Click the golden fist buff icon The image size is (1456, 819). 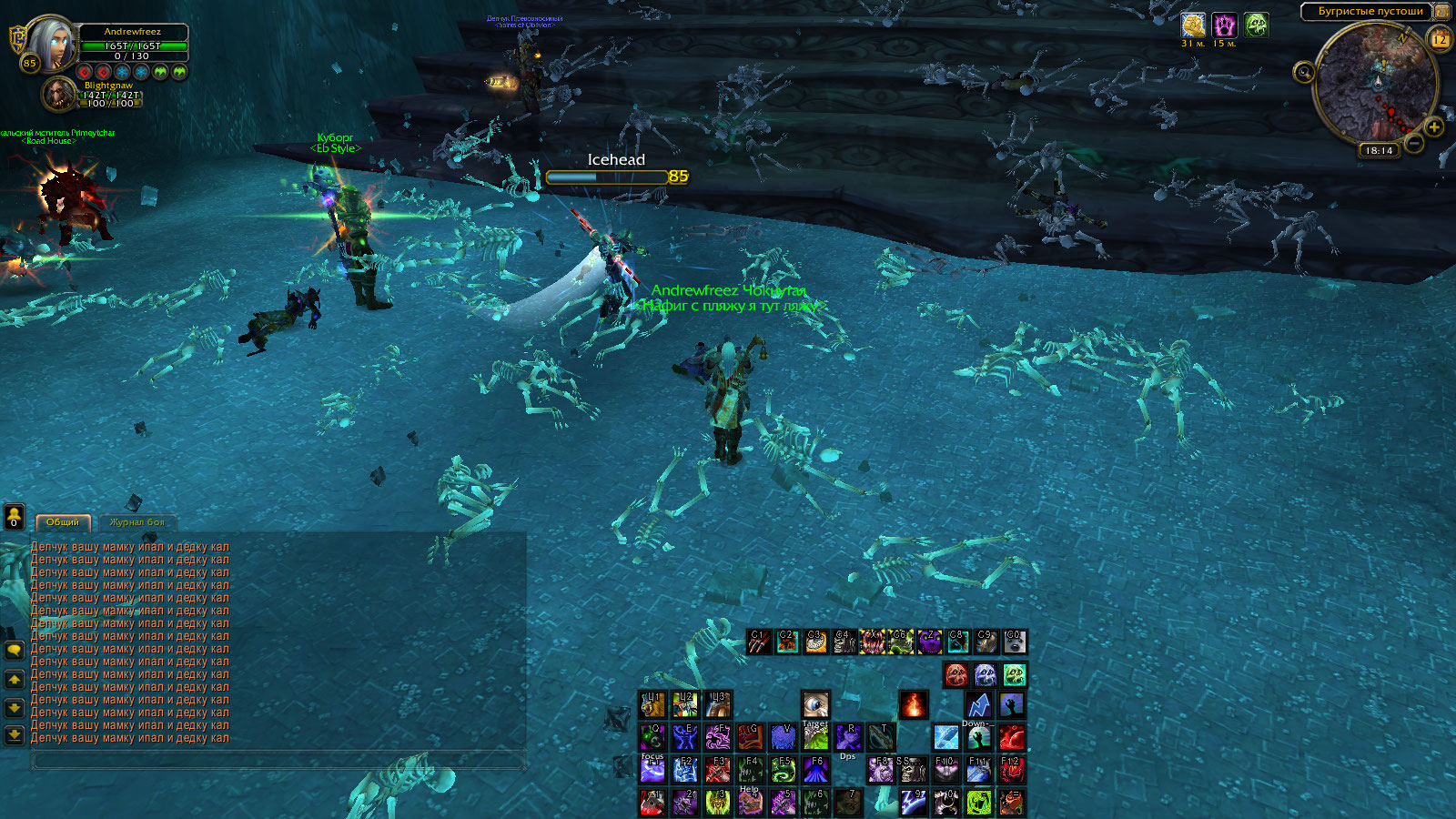point(1192,25)
